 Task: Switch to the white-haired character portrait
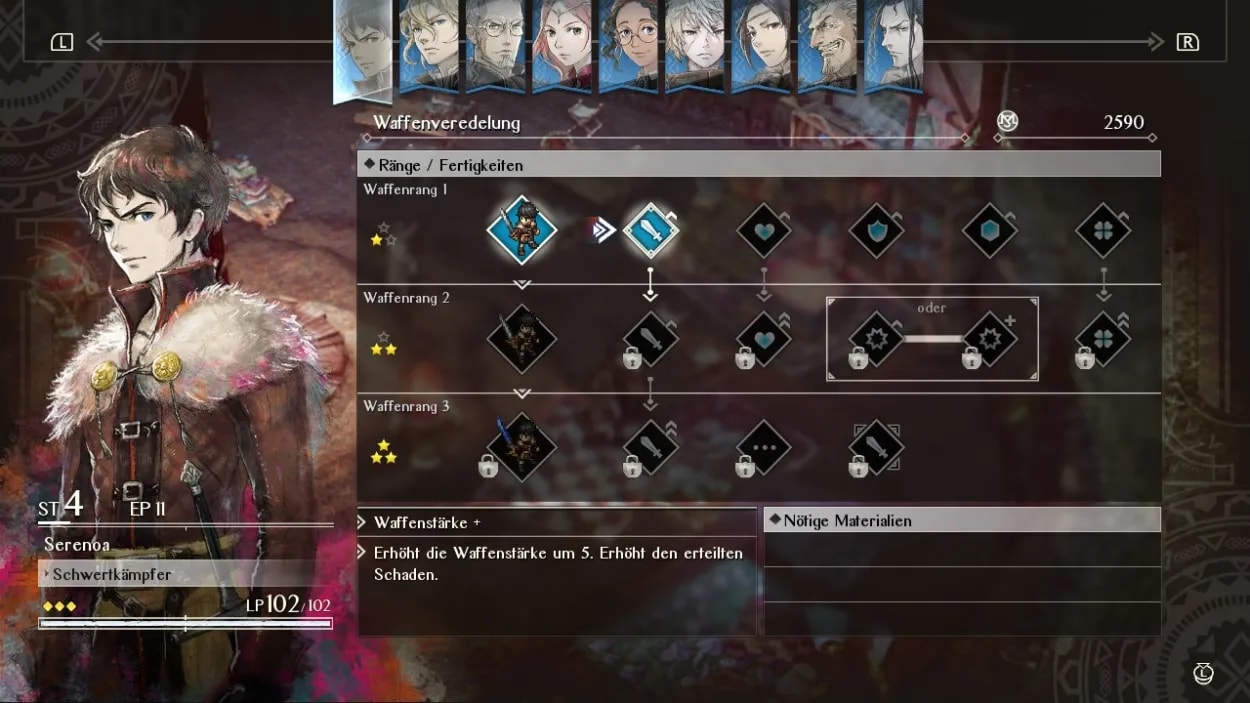tap(695, 45)
